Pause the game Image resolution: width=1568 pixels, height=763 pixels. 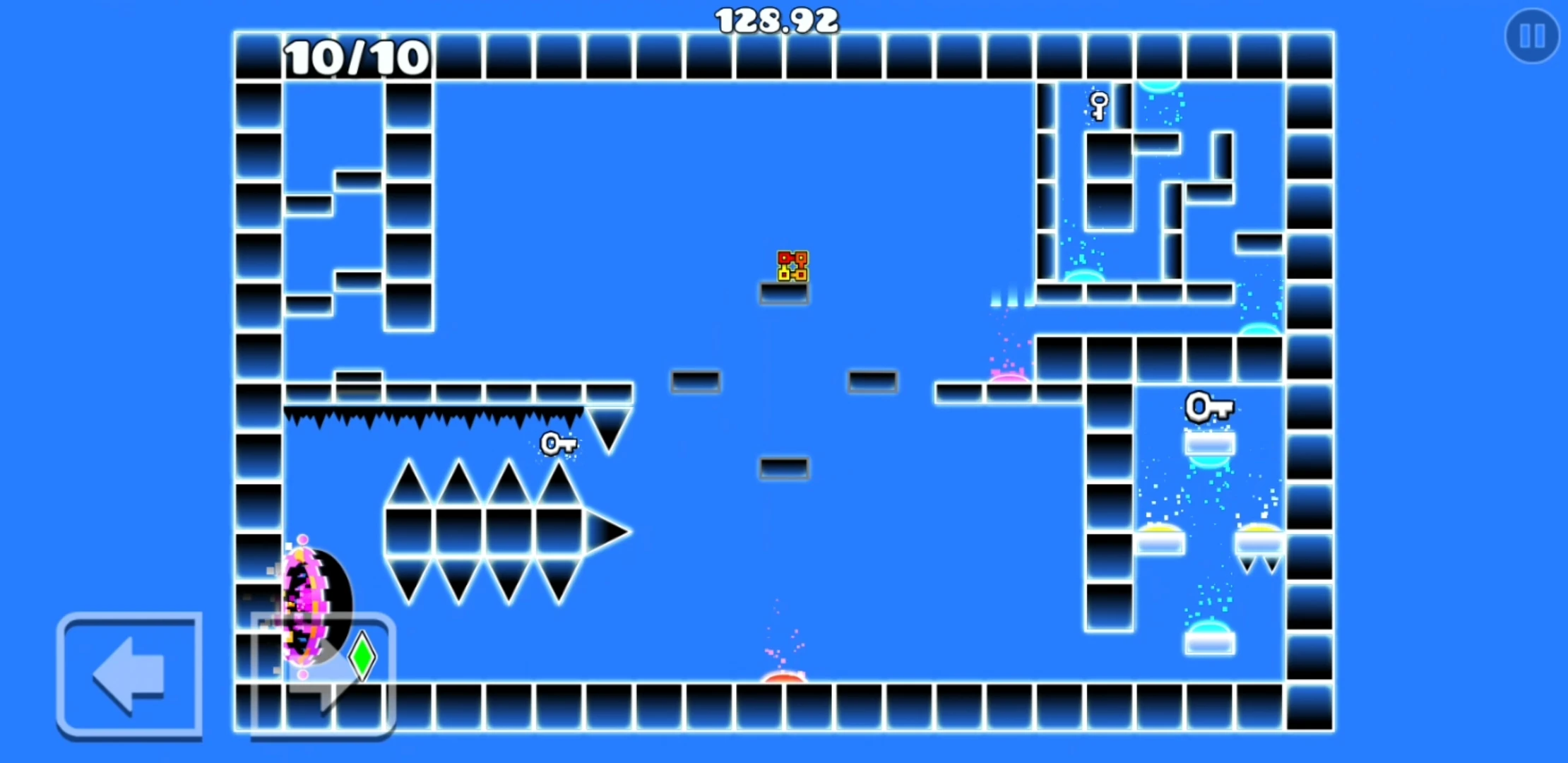pos(1531,36)
